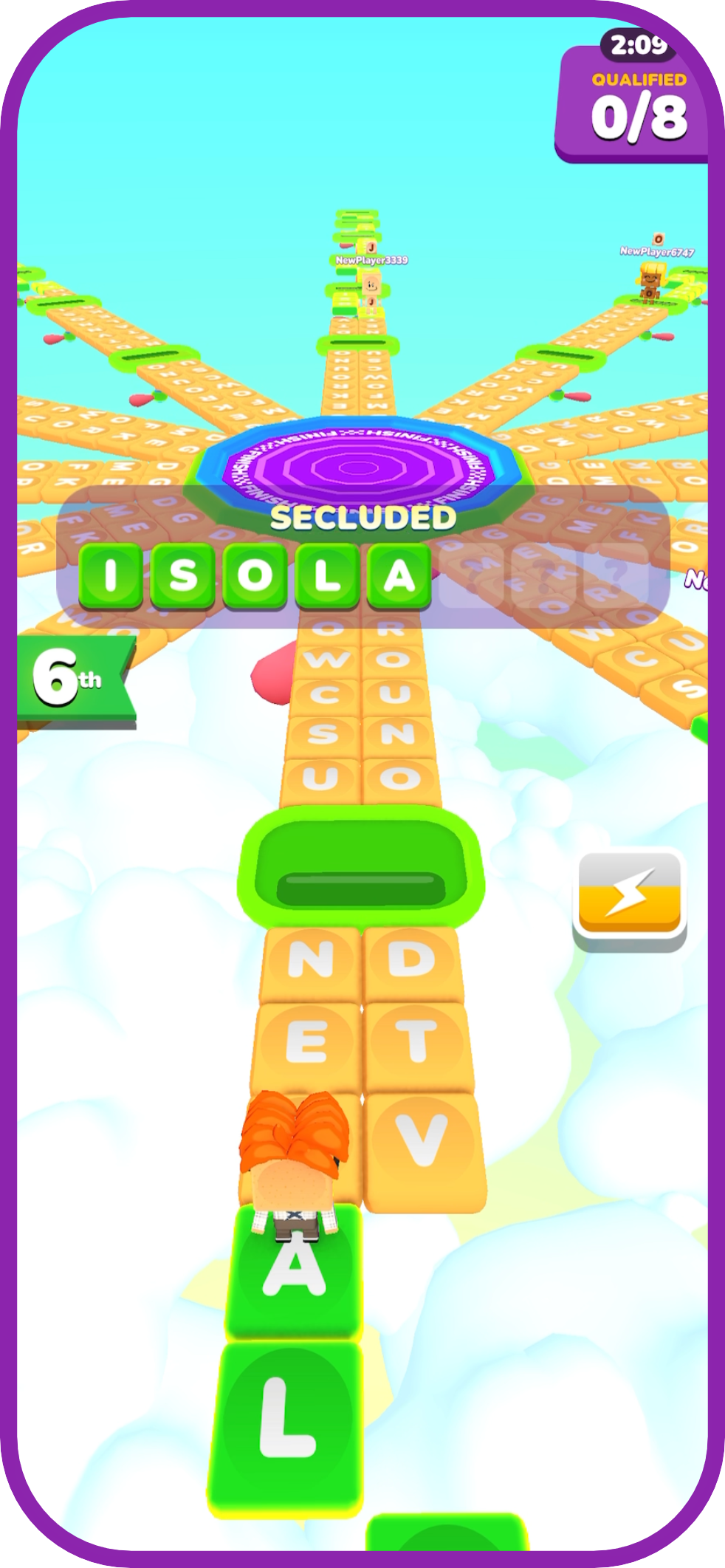Activate the lightning bolt boost button
The width and height of the screenshot is (725, 1568).
[629, 898]
